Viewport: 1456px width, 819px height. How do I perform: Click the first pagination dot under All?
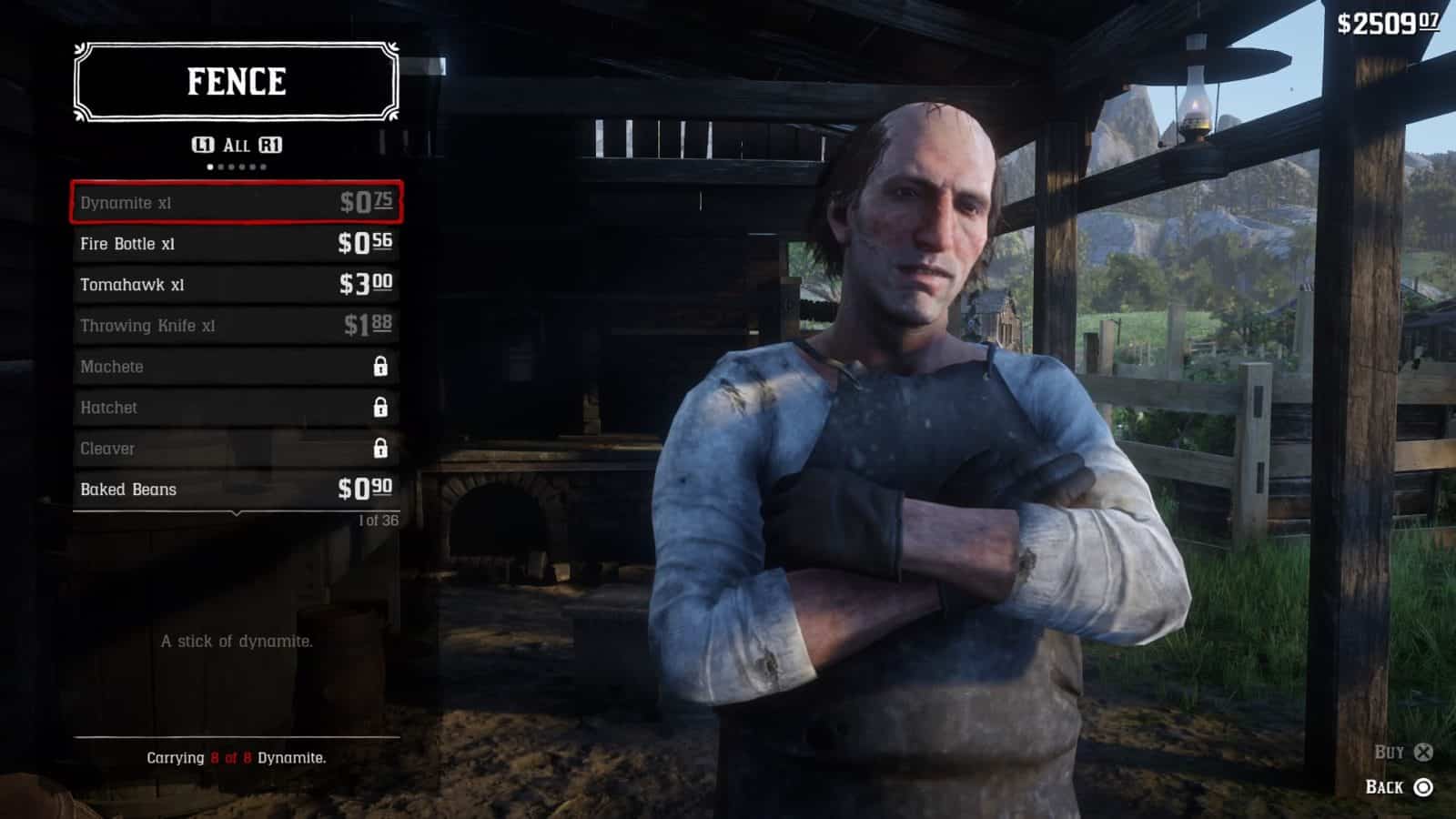209,167
